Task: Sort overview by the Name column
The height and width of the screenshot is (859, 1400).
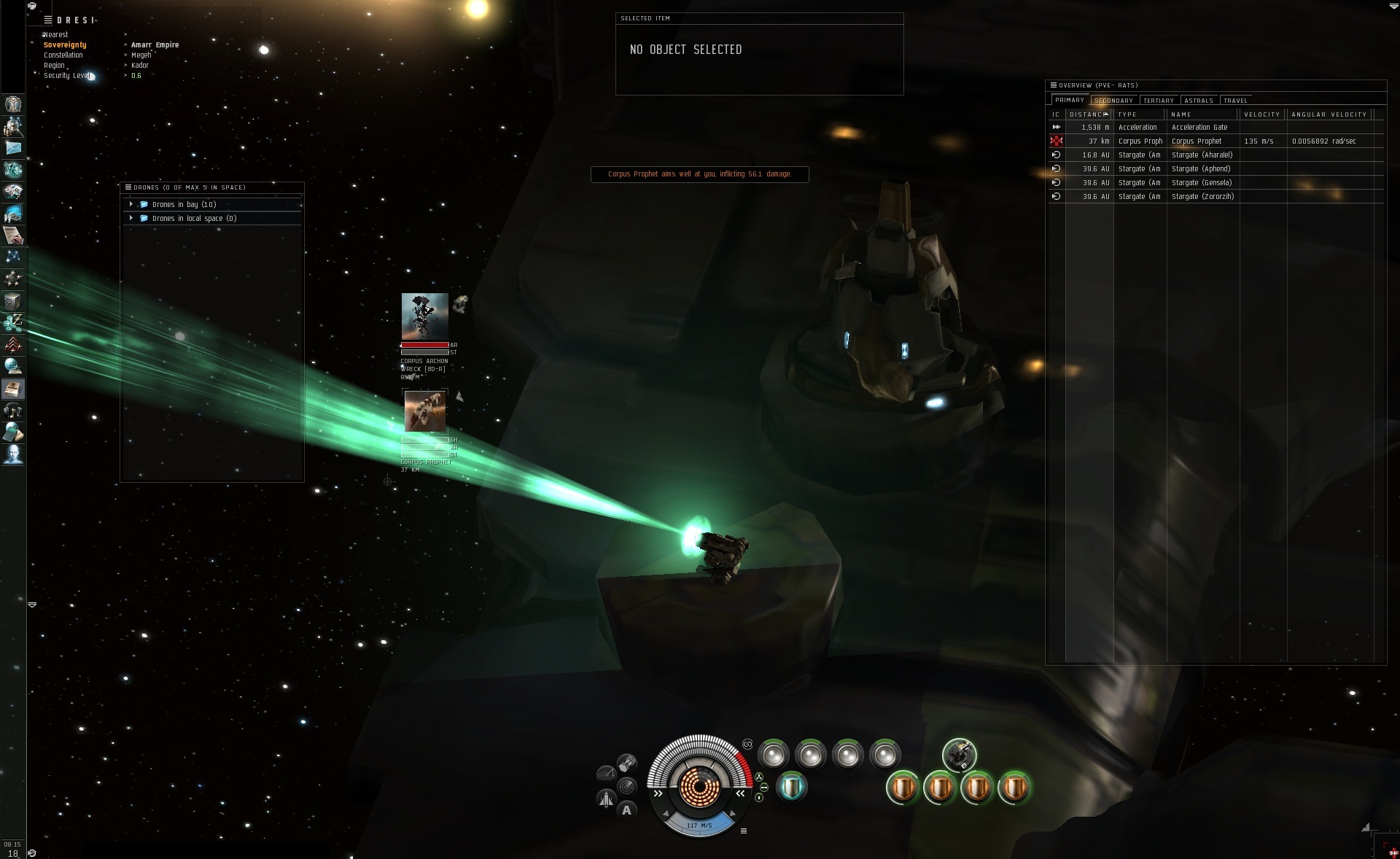Action: pyautogui.click(x=1181, y=114)
